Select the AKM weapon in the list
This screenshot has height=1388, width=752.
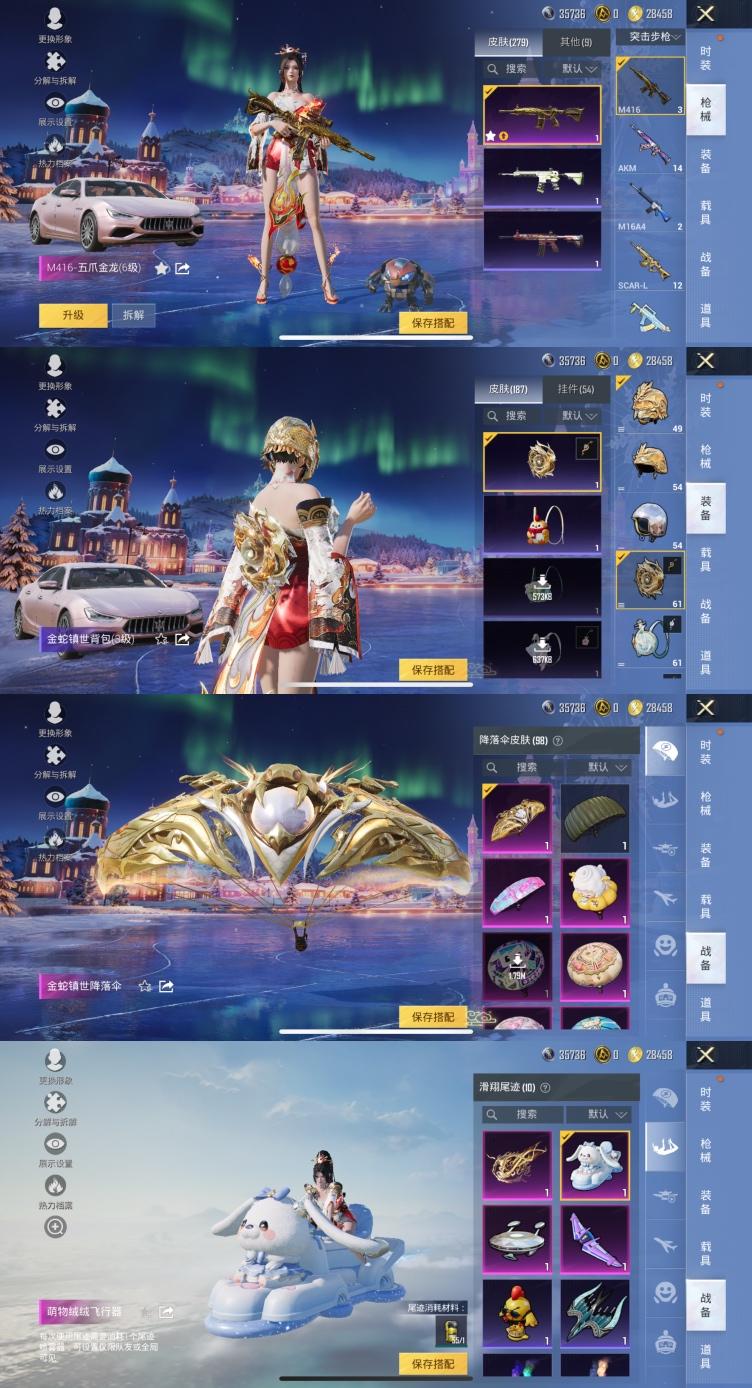[650, 145]
